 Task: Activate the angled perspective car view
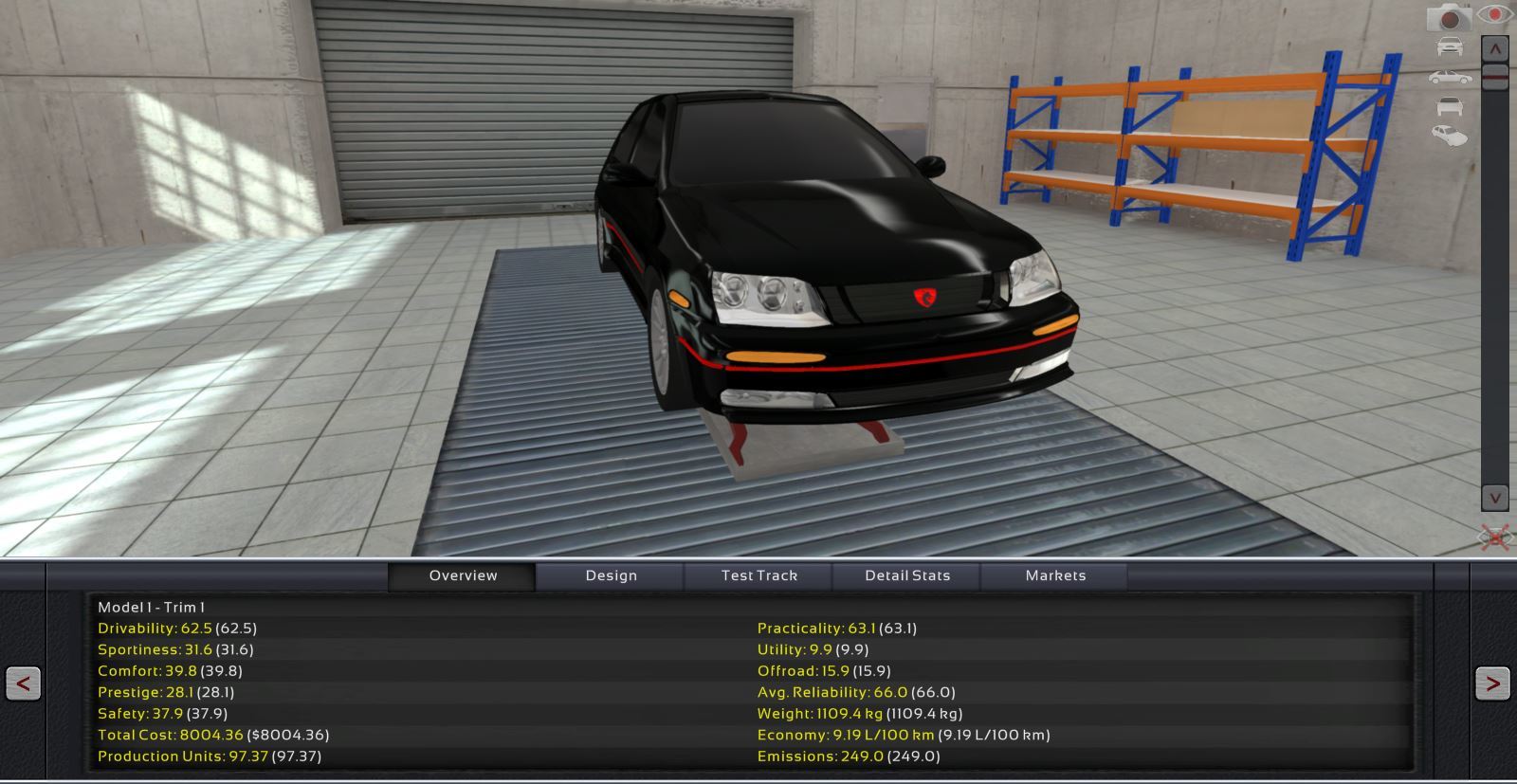[x=1449, y=137]
